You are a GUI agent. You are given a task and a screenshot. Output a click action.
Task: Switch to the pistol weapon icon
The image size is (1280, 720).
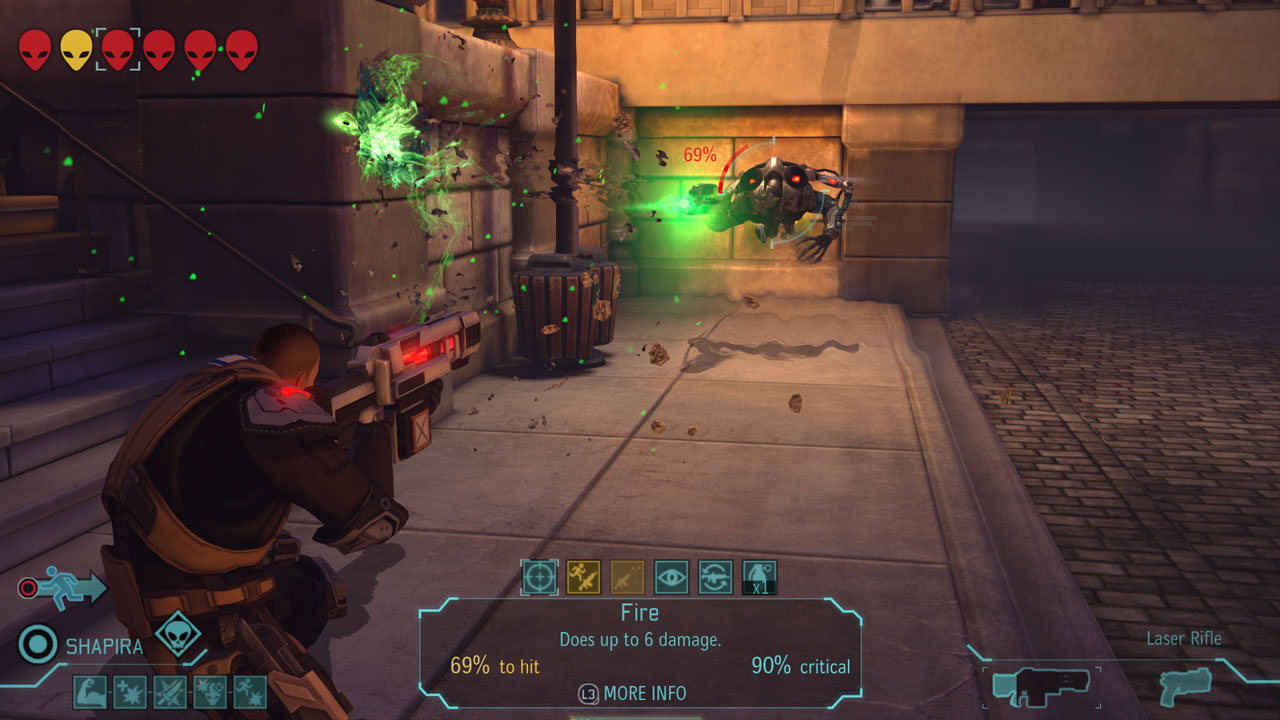[x=1186, y=686]
